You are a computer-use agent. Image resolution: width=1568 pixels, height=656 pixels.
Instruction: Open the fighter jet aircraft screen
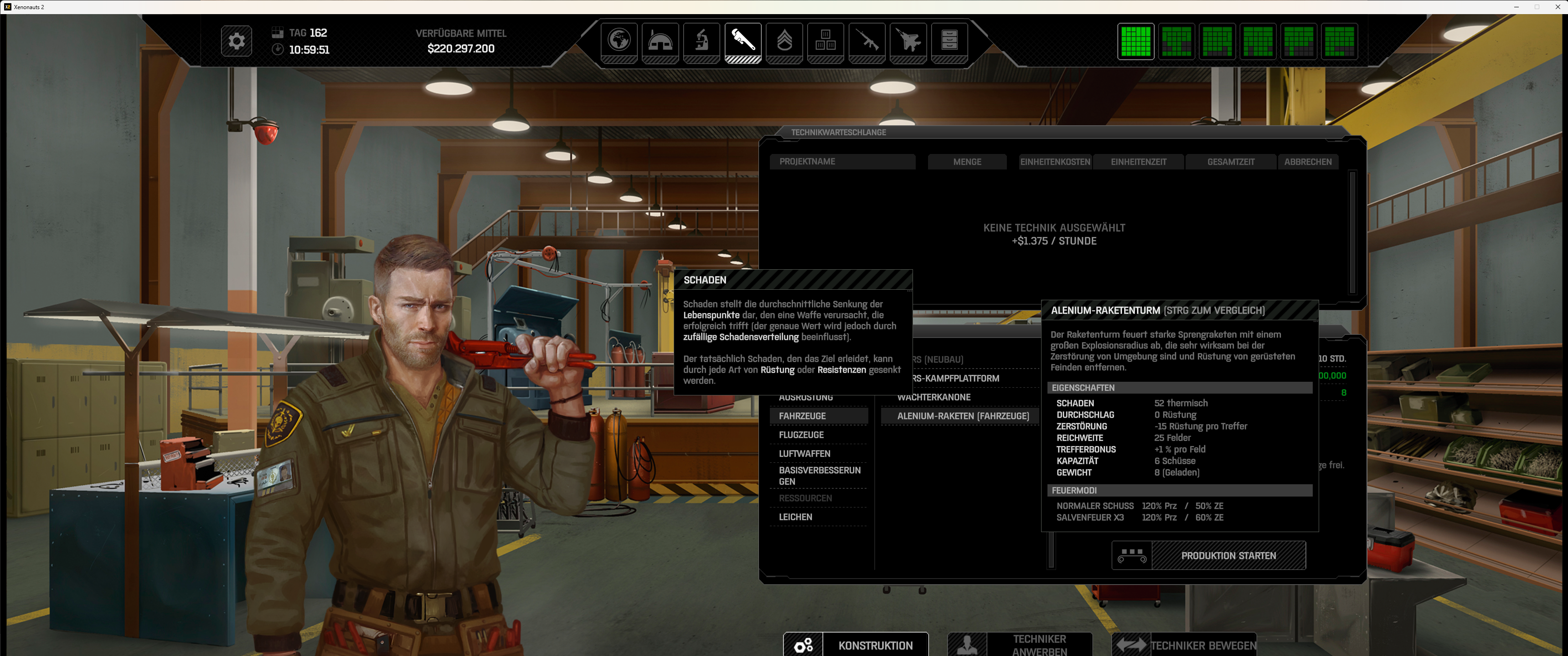click(908, 41)
